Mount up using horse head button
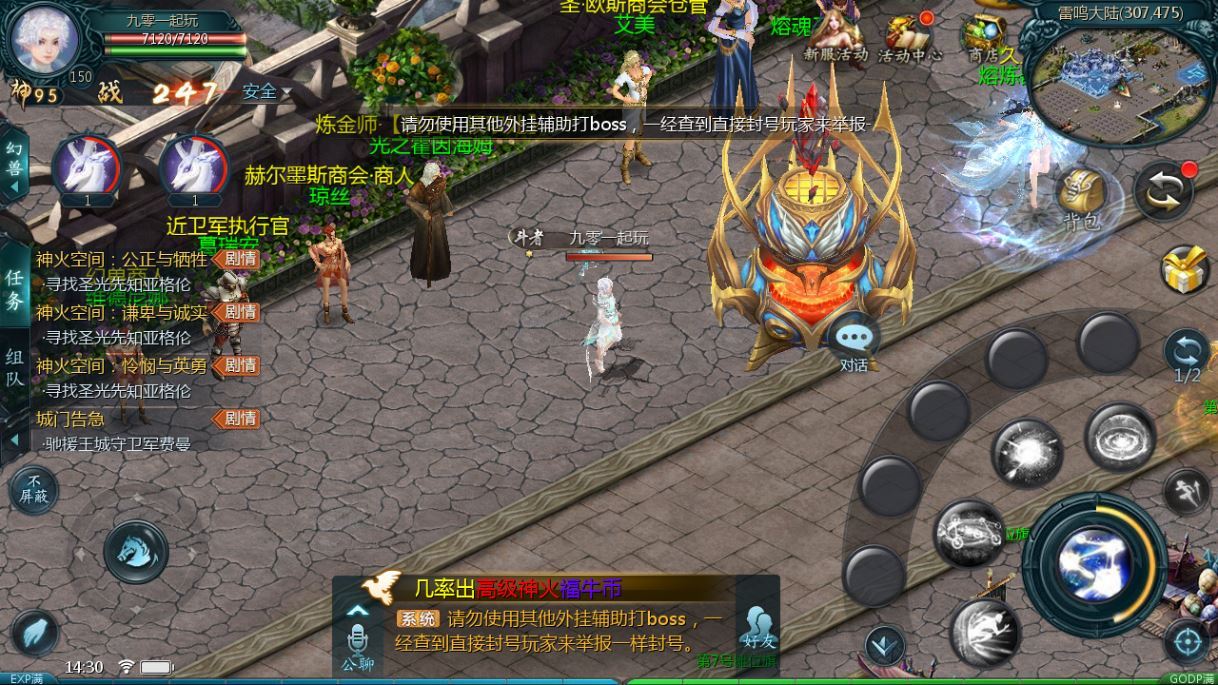The image size is (1218, 685). [x=136, y=550]
